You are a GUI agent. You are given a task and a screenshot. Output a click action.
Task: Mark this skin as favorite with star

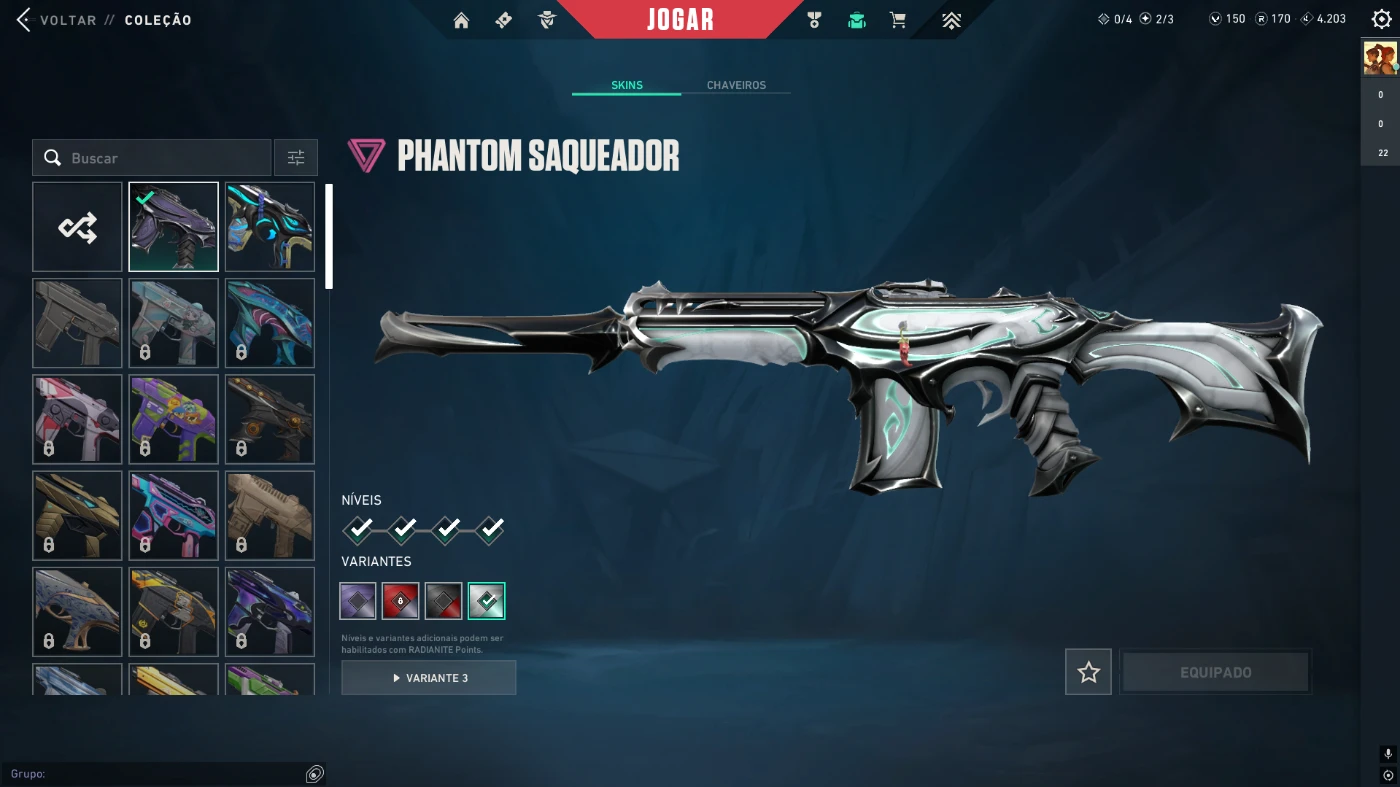[x=1088, y=673]
